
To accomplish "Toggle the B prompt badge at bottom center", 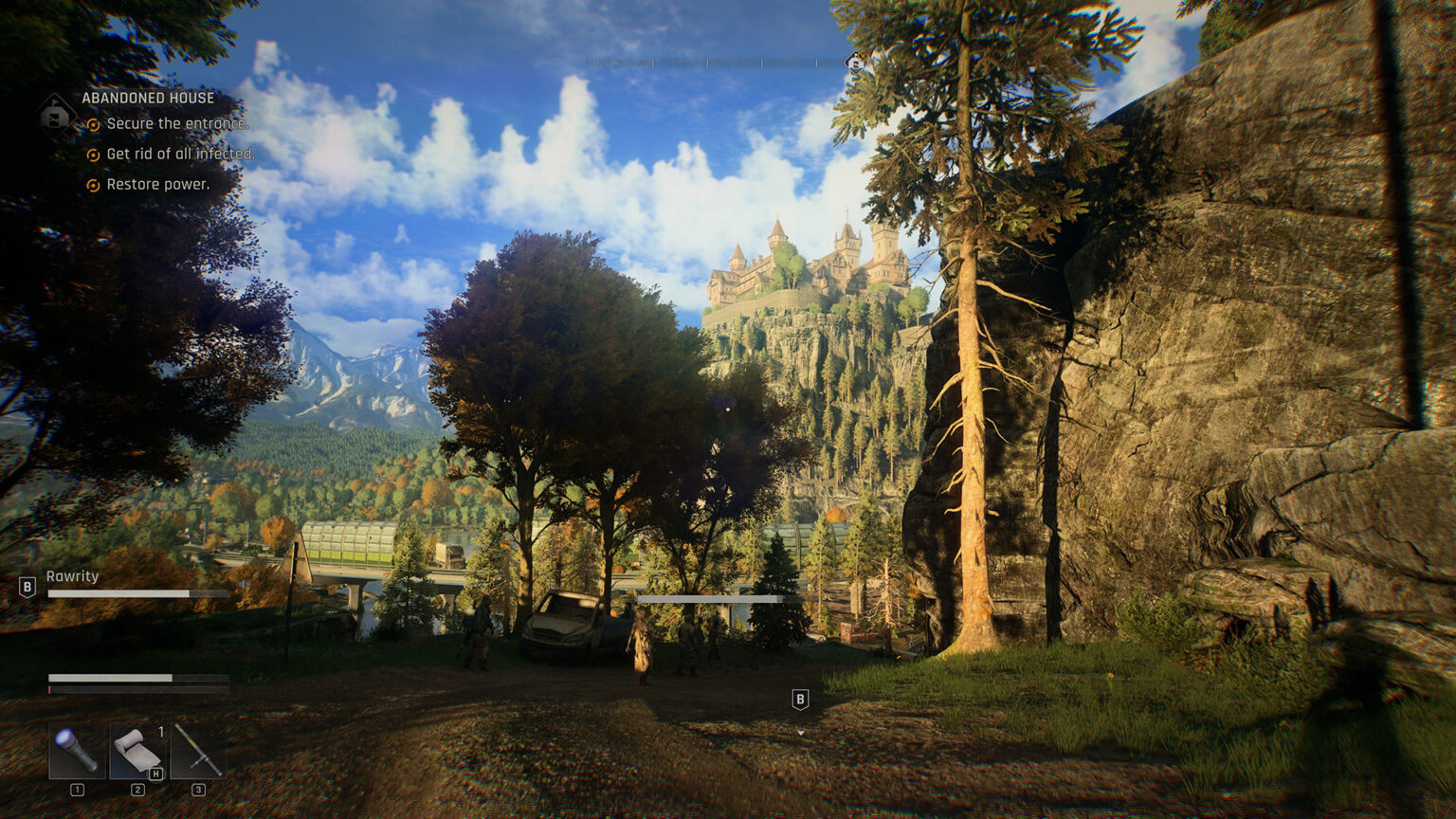I will tap(799, 699).
